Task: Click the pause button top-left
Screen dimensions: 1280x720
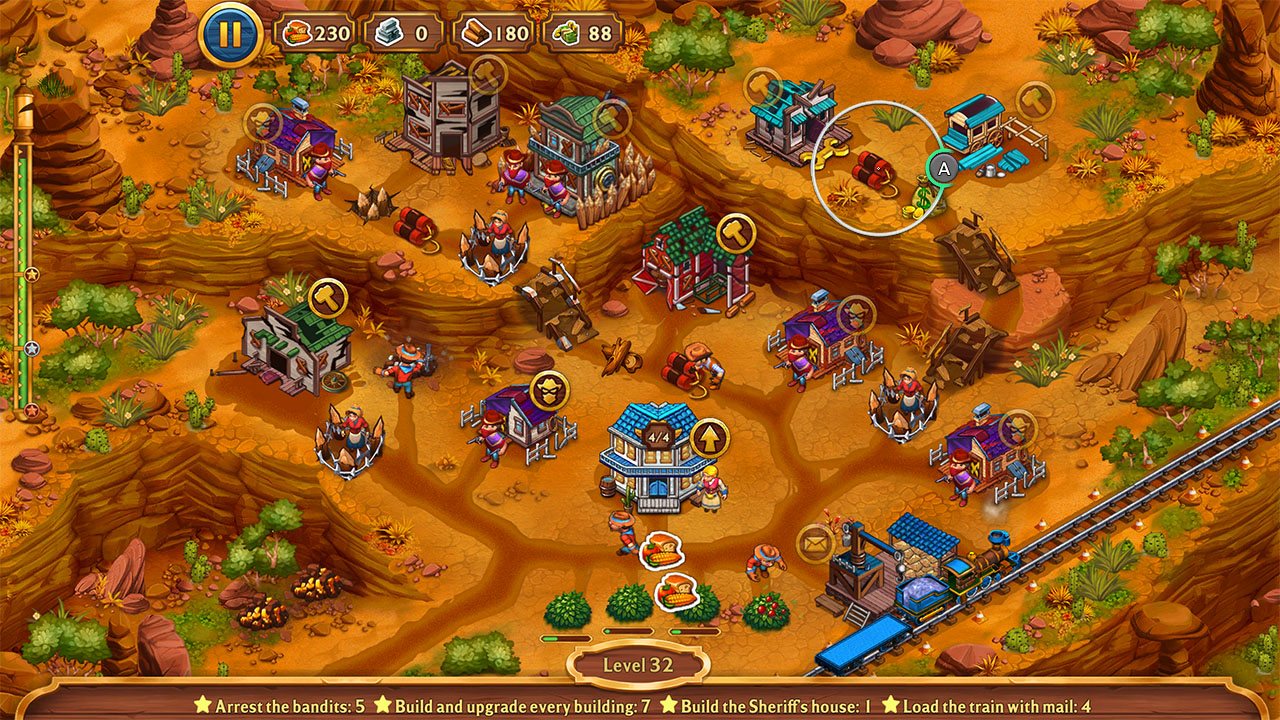Action: (x=230, y=31)
